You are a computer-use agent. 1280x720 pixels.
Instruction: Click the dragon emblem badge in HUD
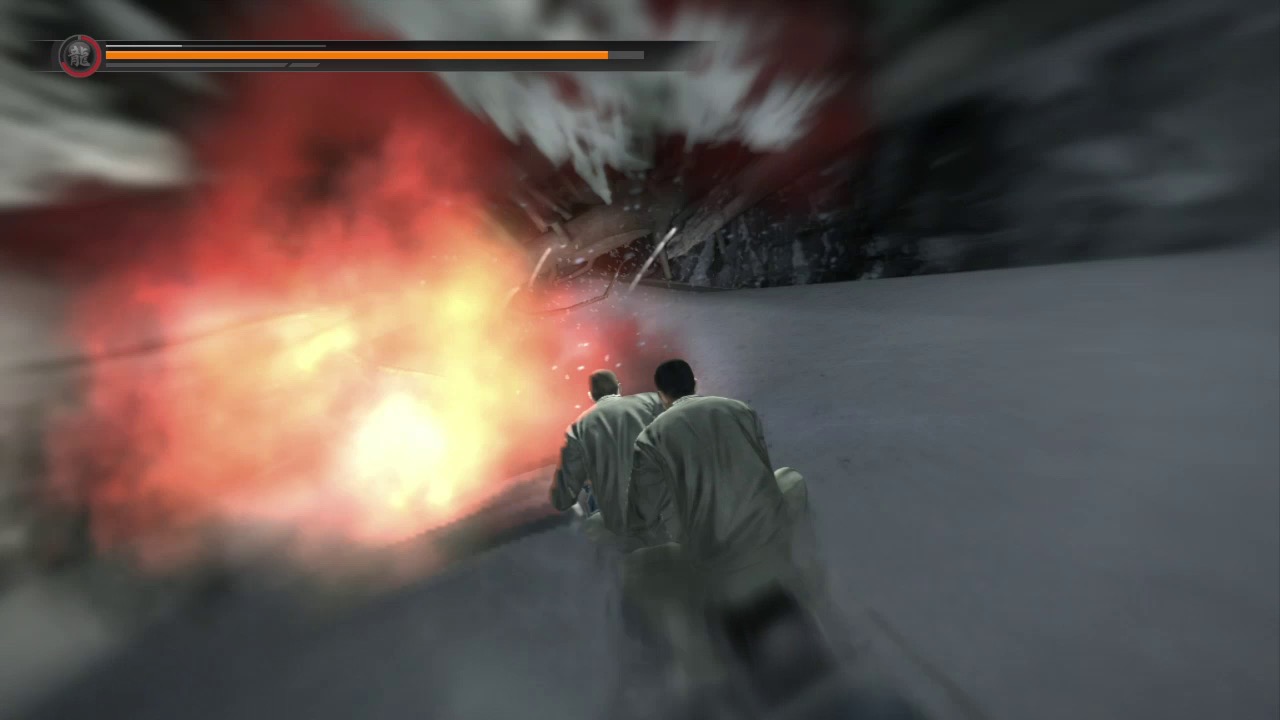point(77,56)
